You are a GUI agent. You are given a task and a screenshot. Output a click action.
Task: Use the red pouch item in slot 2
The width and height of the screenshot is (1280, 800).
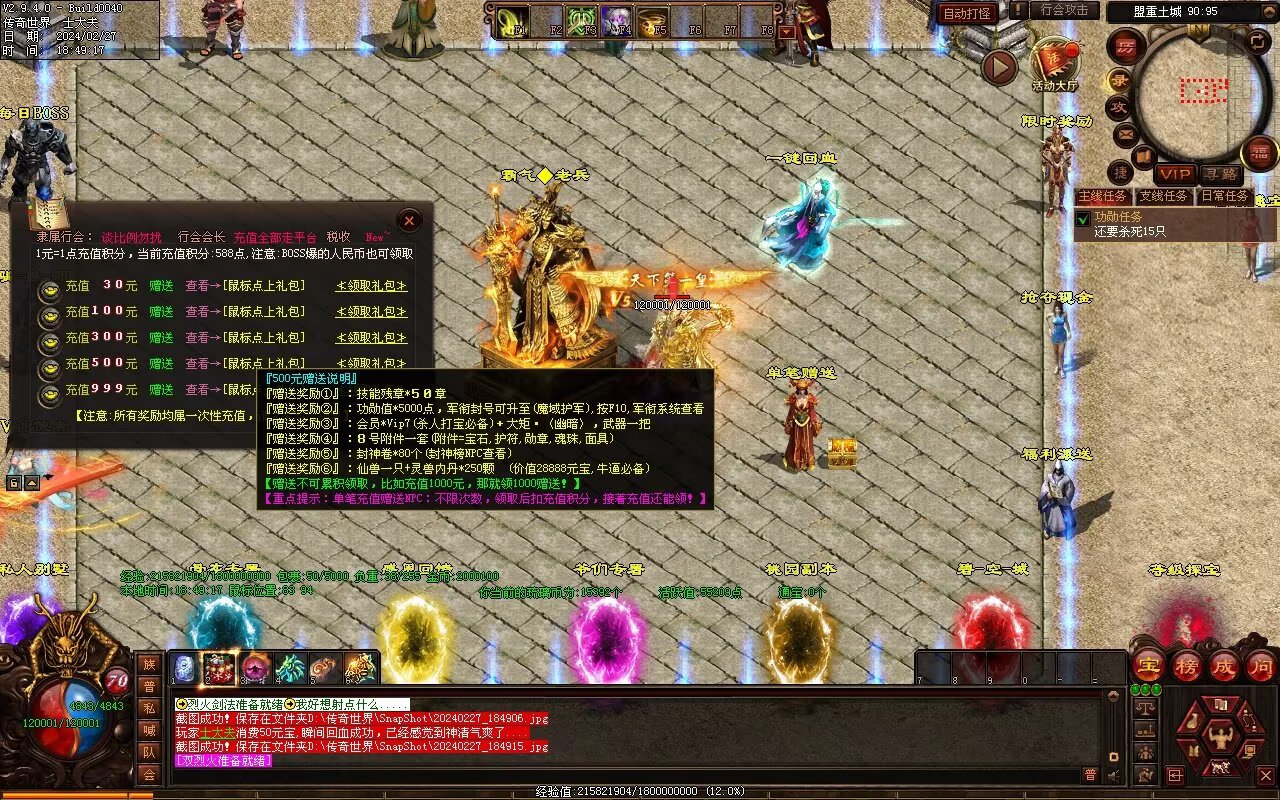[x=219, y=667]
